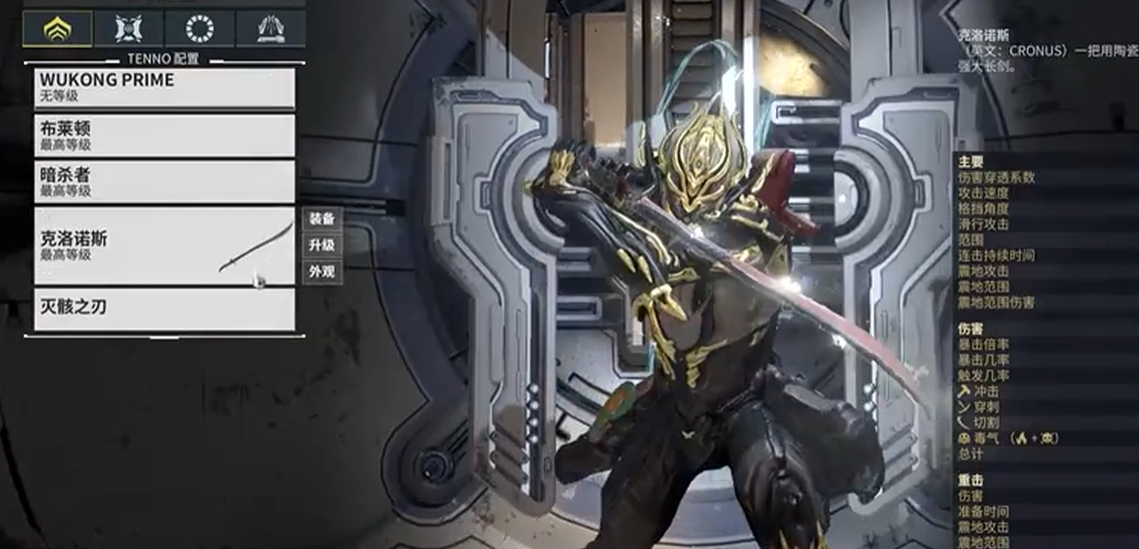Switch to the gold Tenno emblem tab

(57, 29)
